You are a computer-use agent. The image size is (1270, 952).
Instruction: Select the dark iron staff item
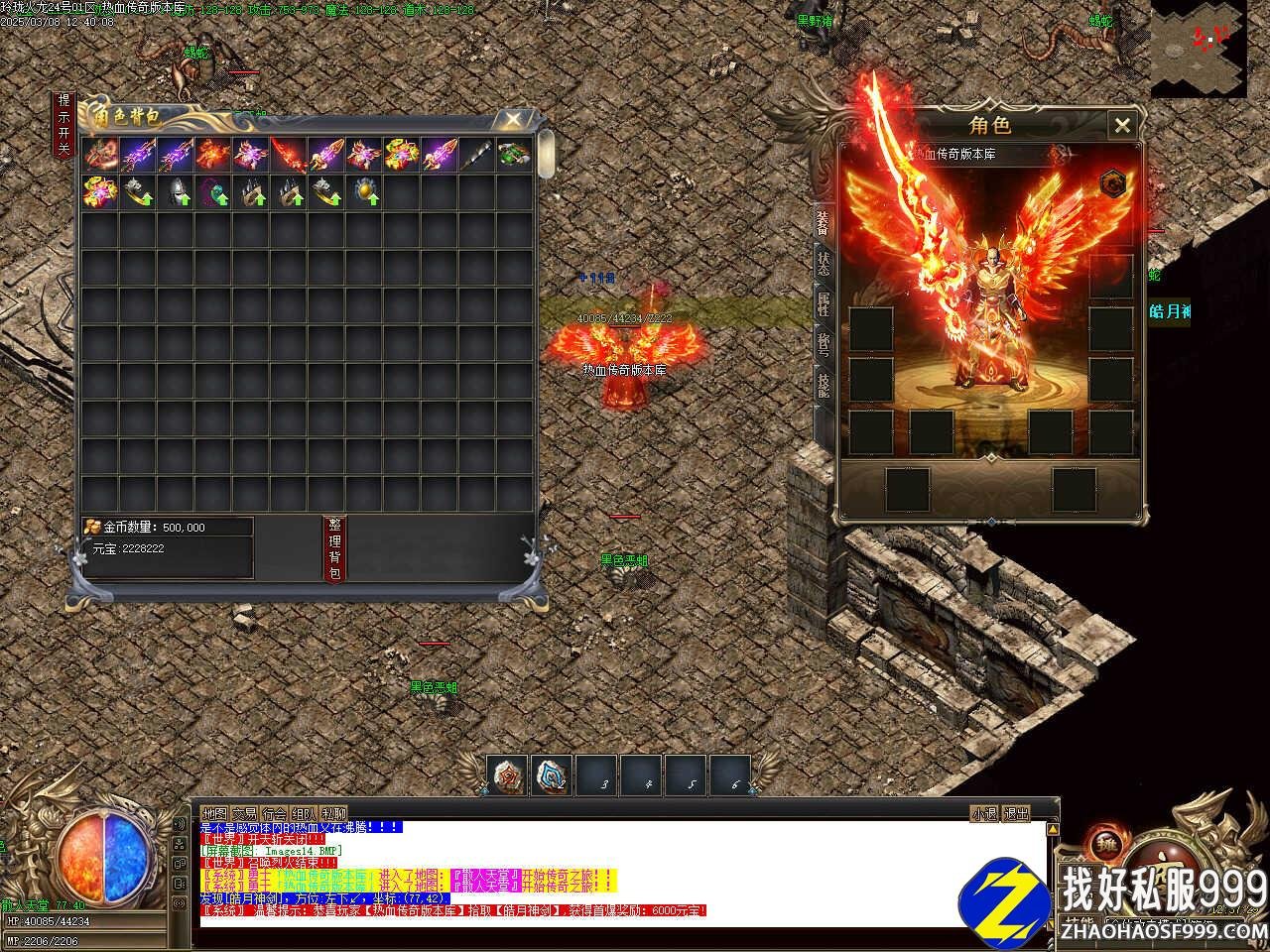(474, 154)
